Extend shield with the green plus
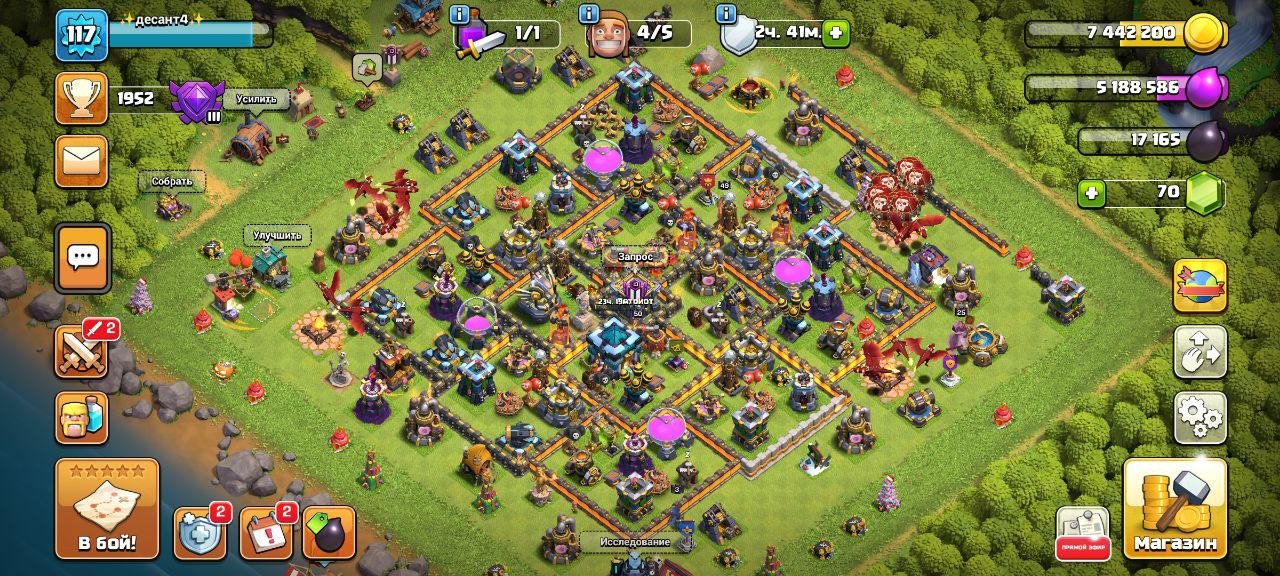This screenshot has width=1280, height=576. click(x=835, y=34)
